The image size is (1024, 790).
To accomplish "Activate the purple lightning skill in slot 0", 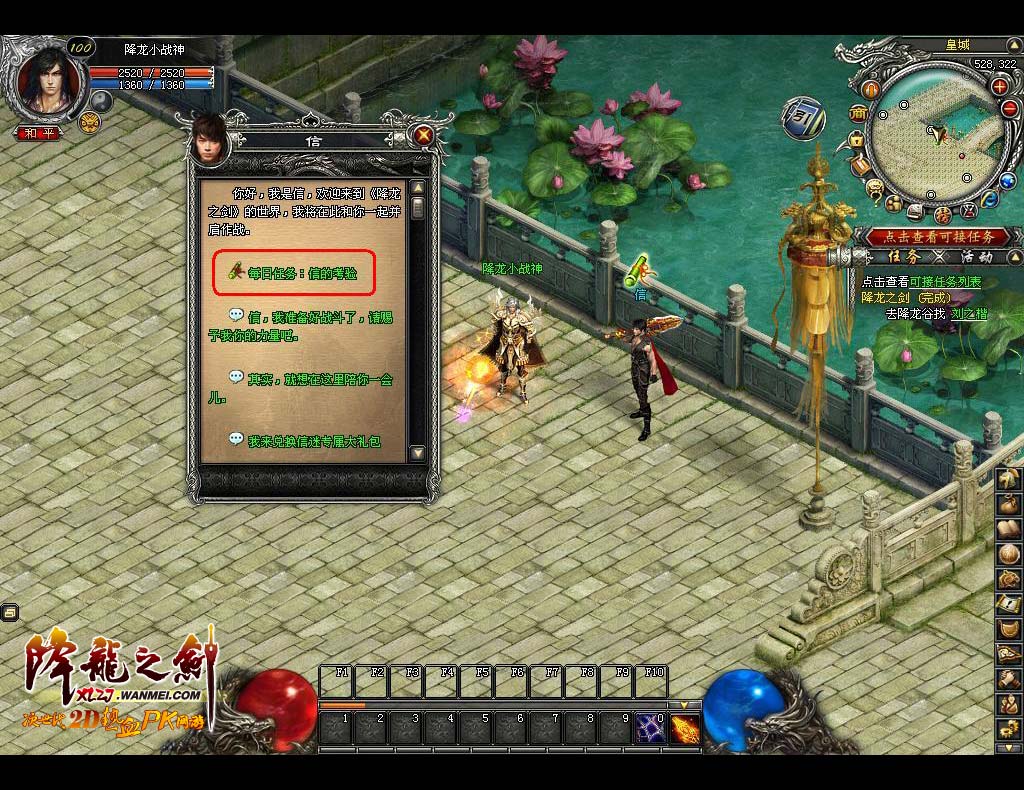I will 651,728.
